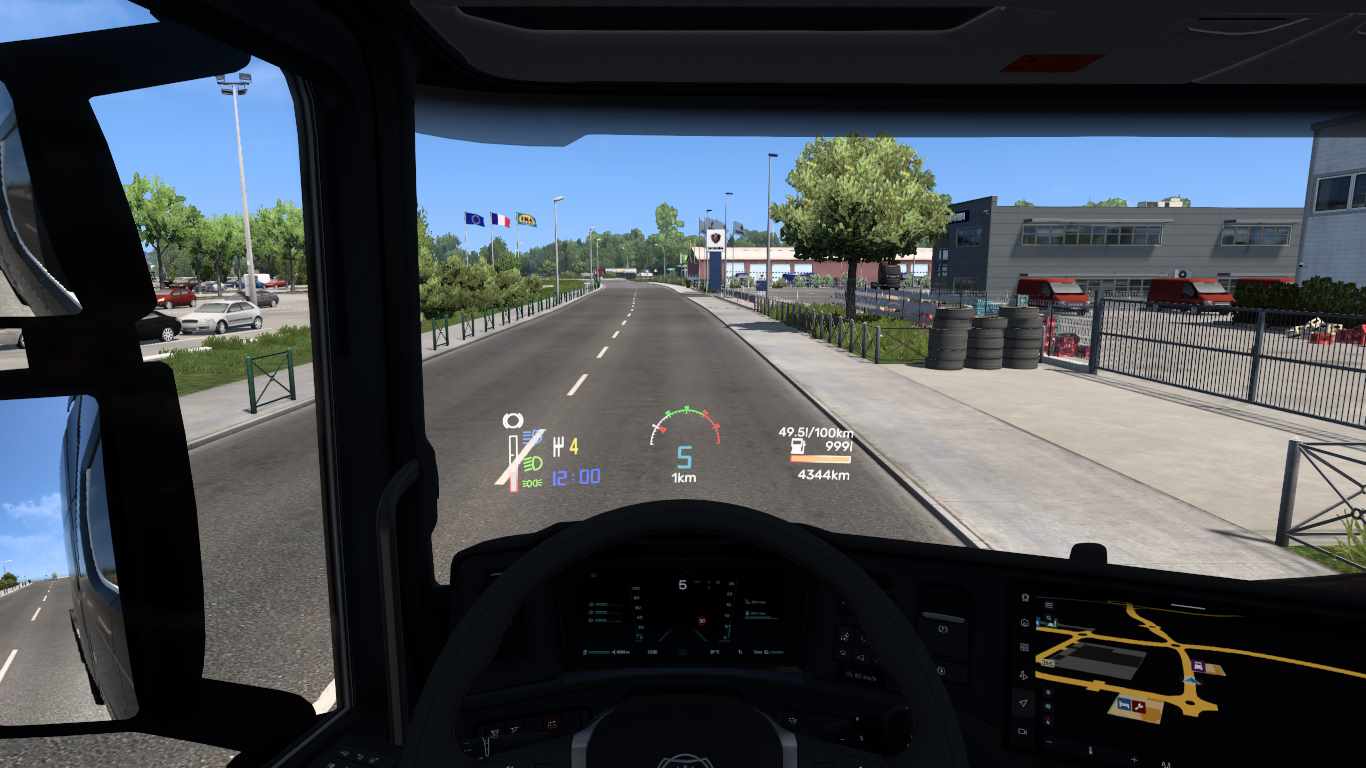
Task: Open the GPS navigation map display
Action: 1190,665
